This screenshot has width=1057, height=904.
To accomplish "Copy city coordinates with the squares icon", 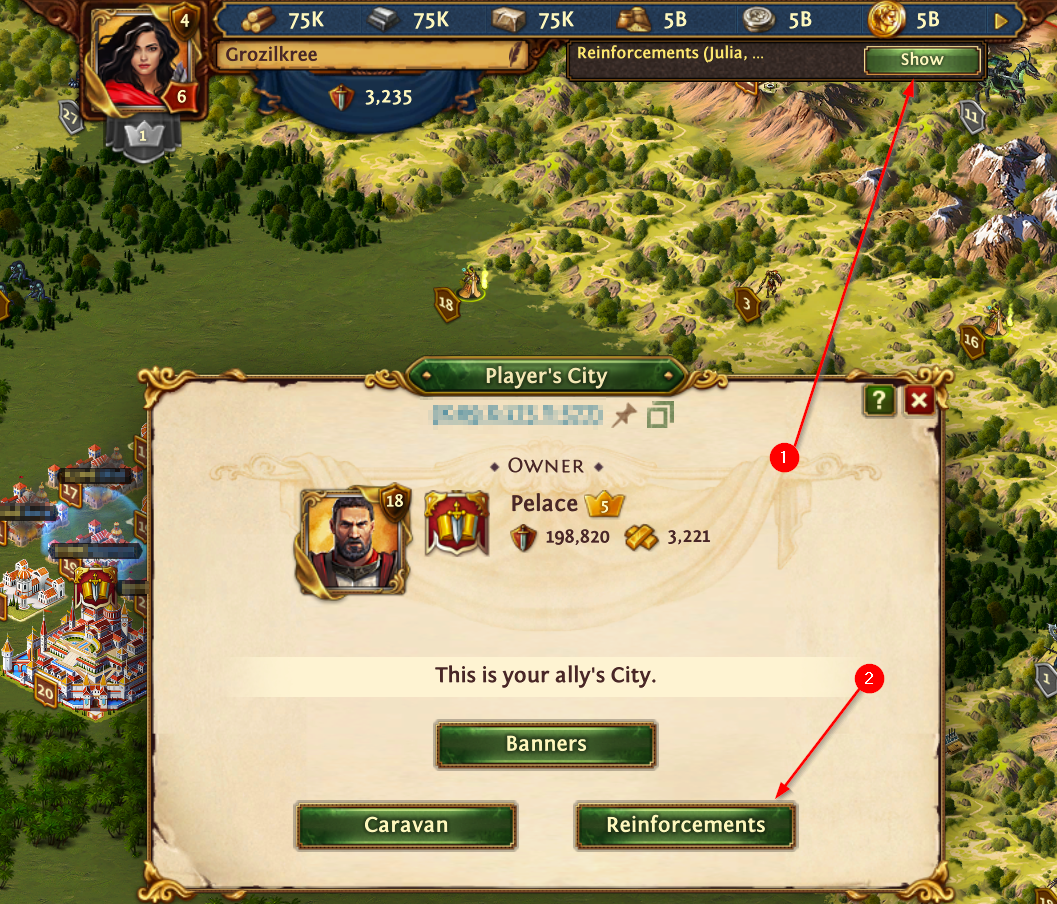I will (660, 414).
